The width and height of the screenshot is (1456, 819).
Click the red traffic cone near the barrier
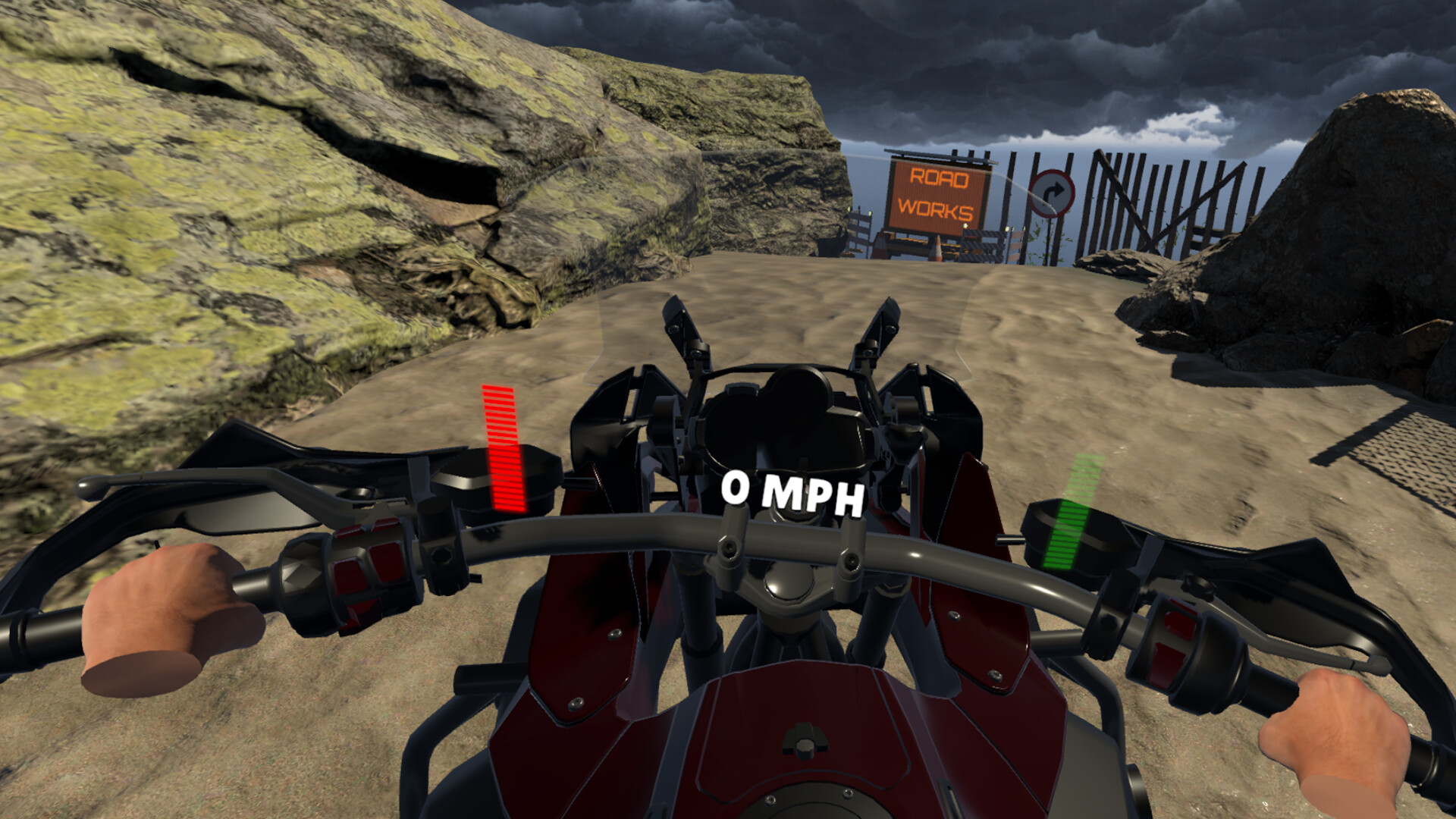tap(935, 250)
